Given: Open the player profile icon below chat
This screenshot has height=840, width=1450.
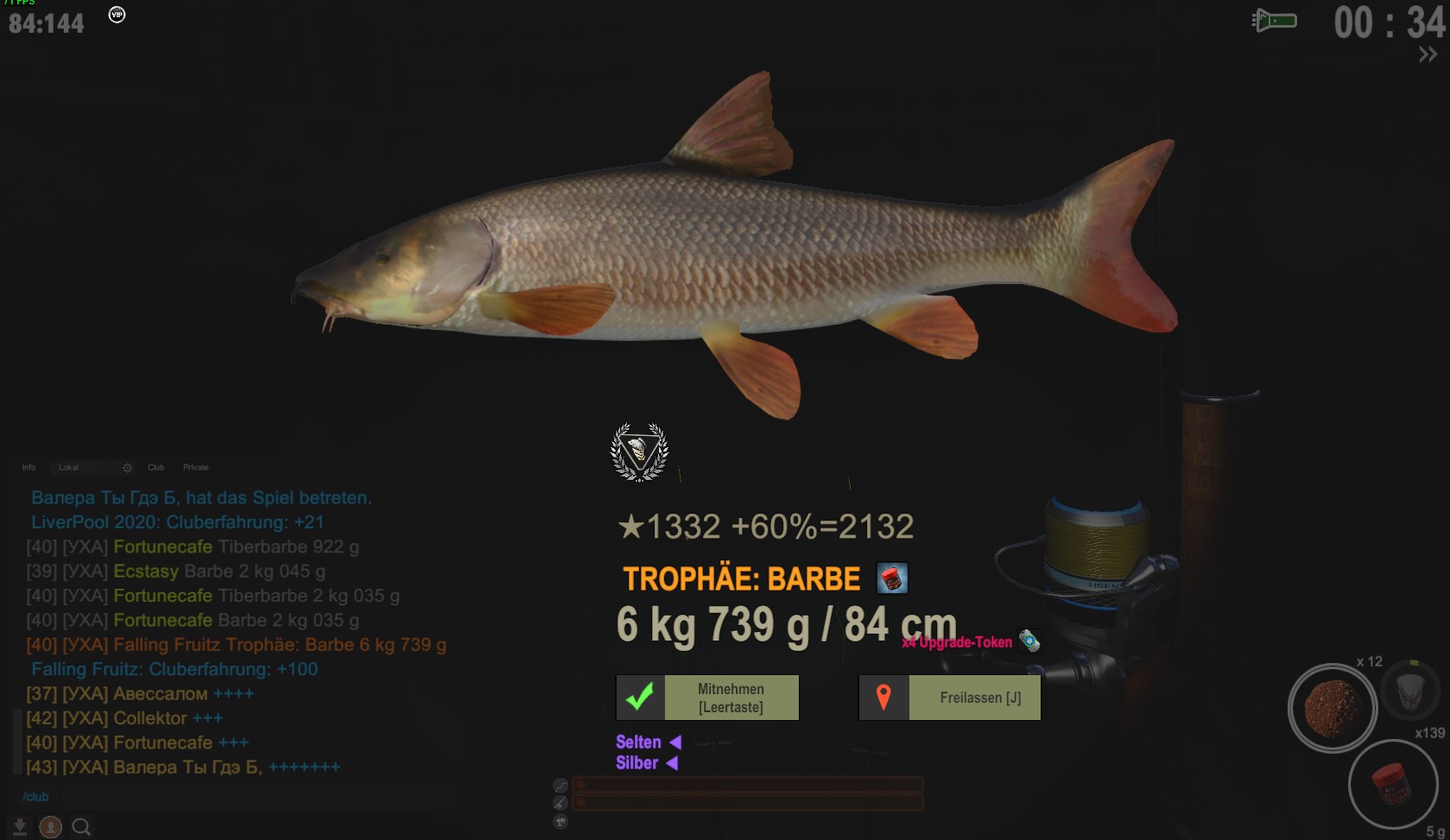Looking at the screenshot, I should click(51, 827).
